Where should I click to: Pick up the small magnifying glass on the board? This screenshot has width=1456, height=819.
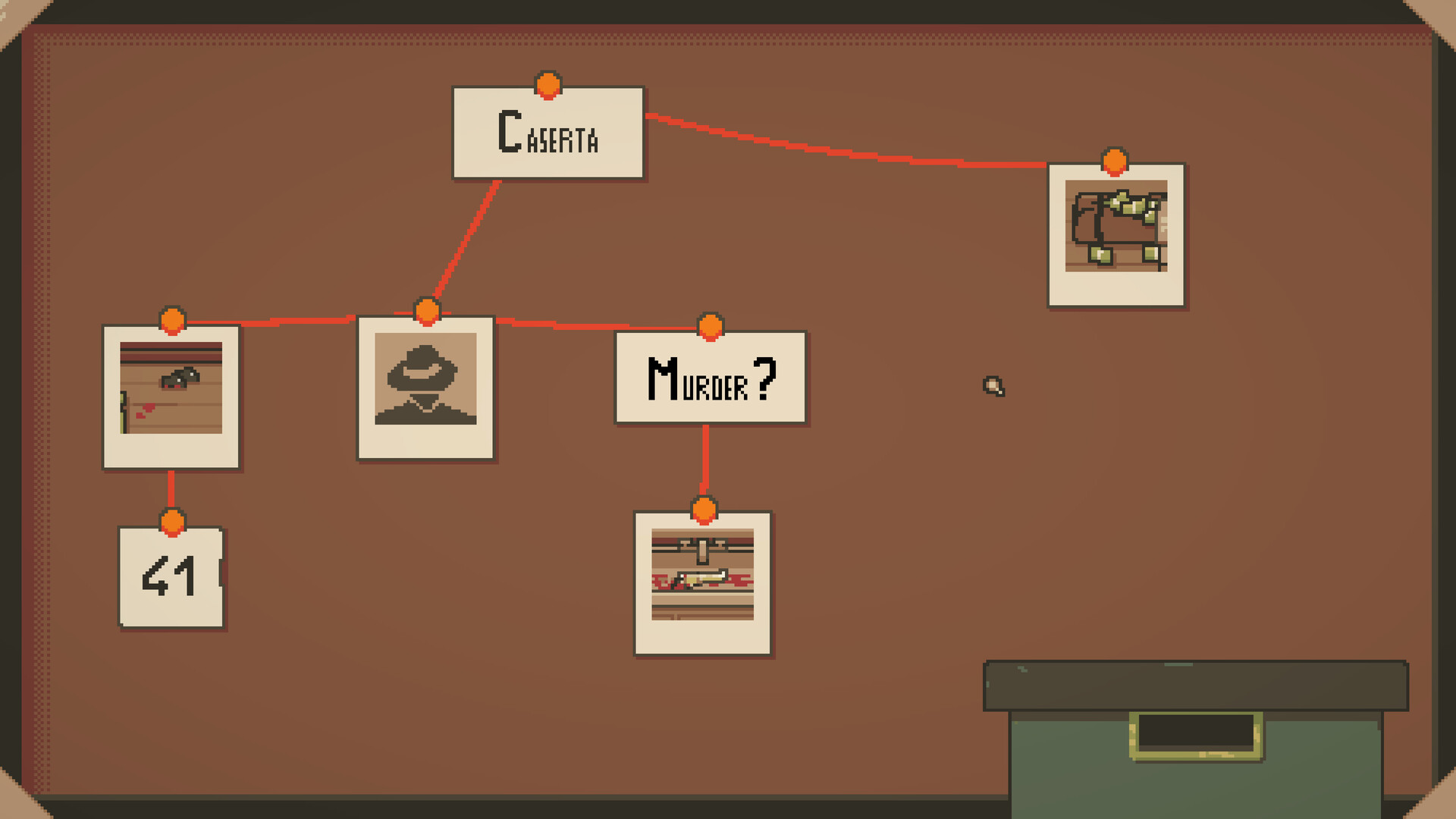point(993,387)
